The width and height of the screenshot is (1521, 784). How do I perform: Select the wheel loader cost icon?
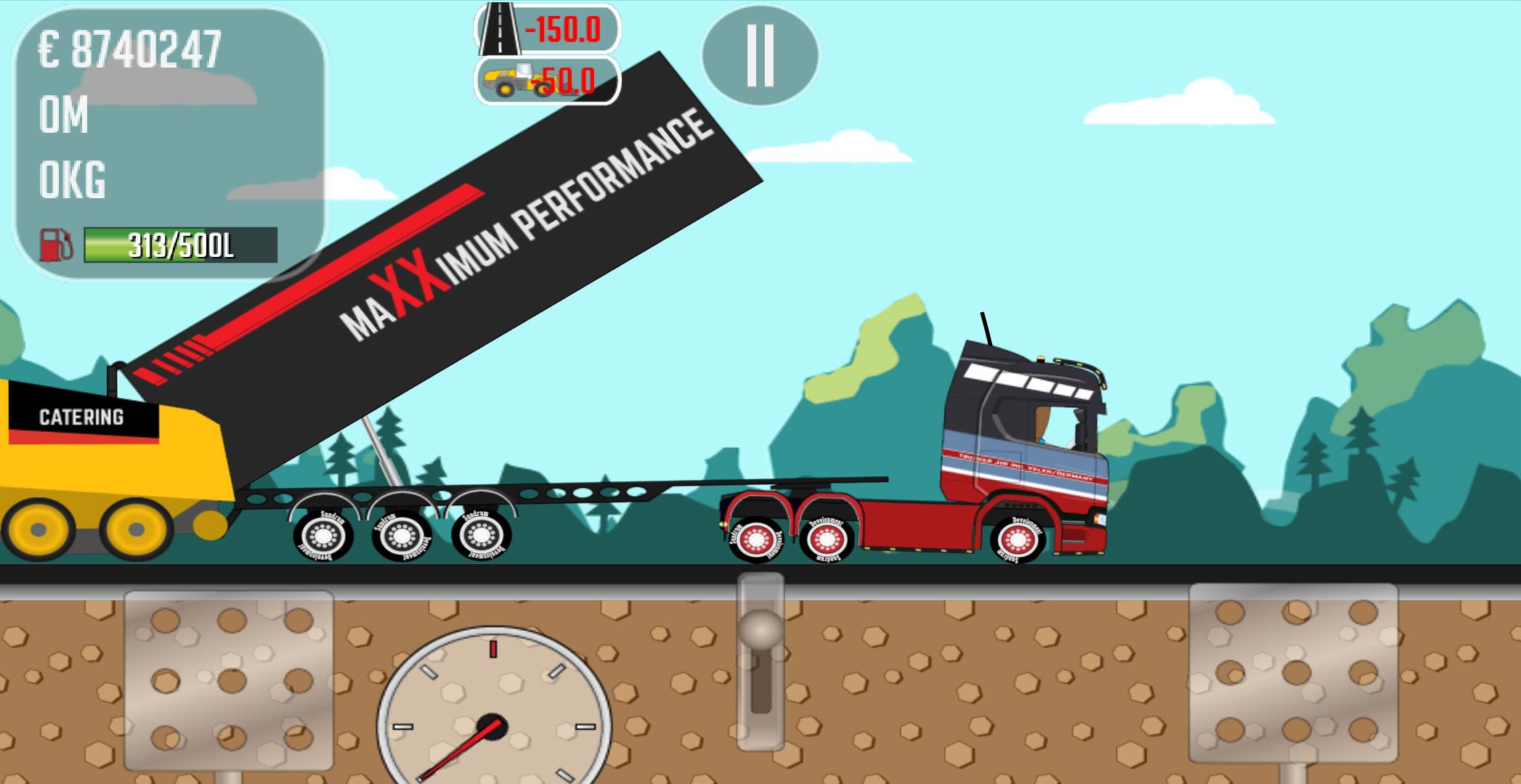pos(508,80)
